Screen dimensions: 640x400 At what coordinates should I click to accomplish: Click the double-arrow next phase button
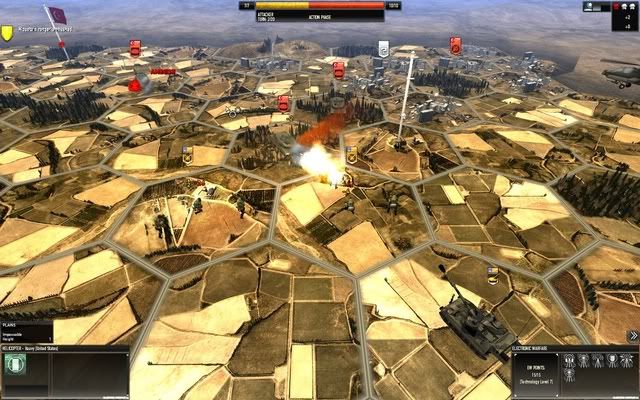coord(632,335)
